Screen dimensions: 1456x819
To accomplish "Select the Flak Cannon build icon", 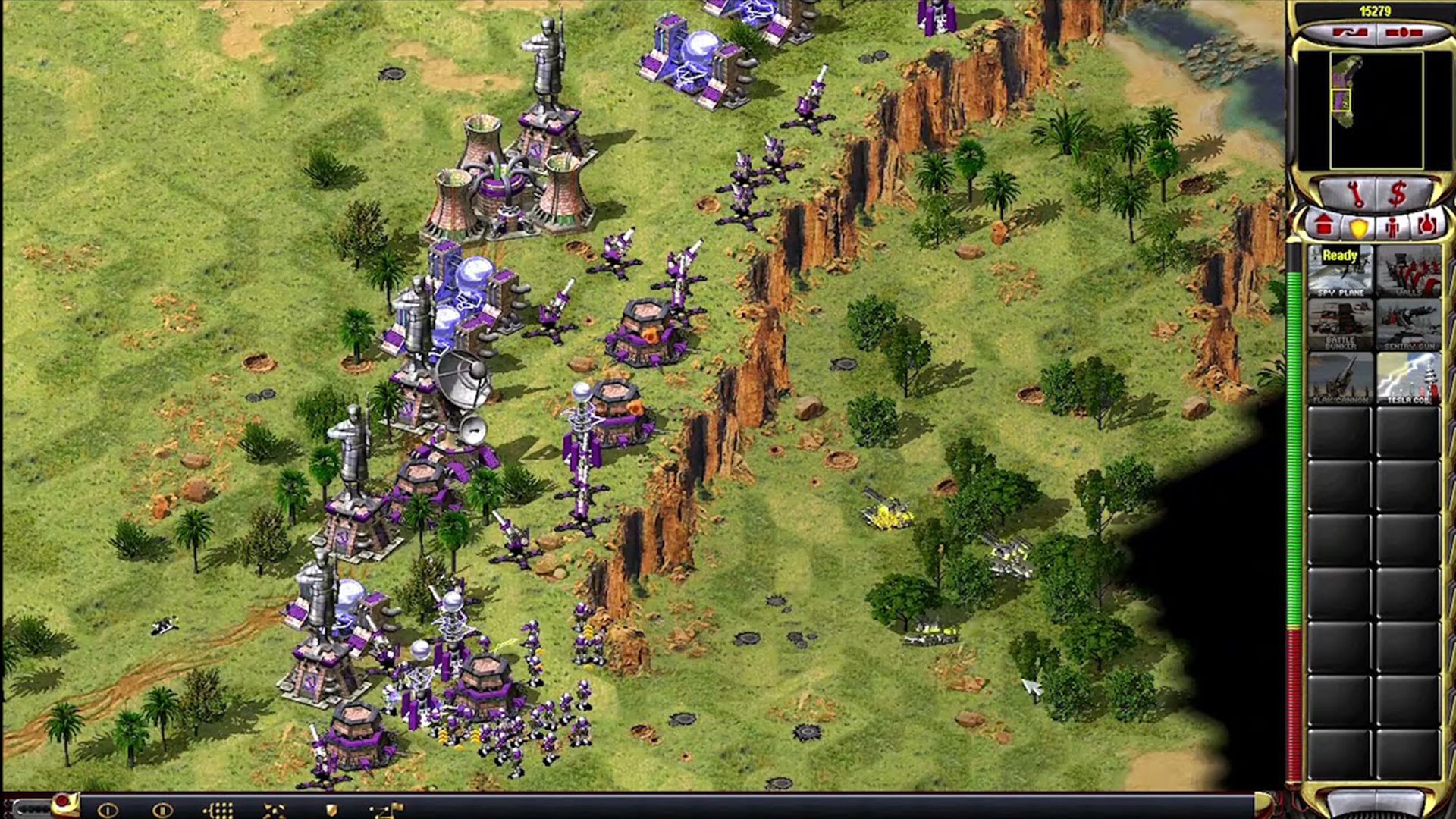I will pos(1340,378).
